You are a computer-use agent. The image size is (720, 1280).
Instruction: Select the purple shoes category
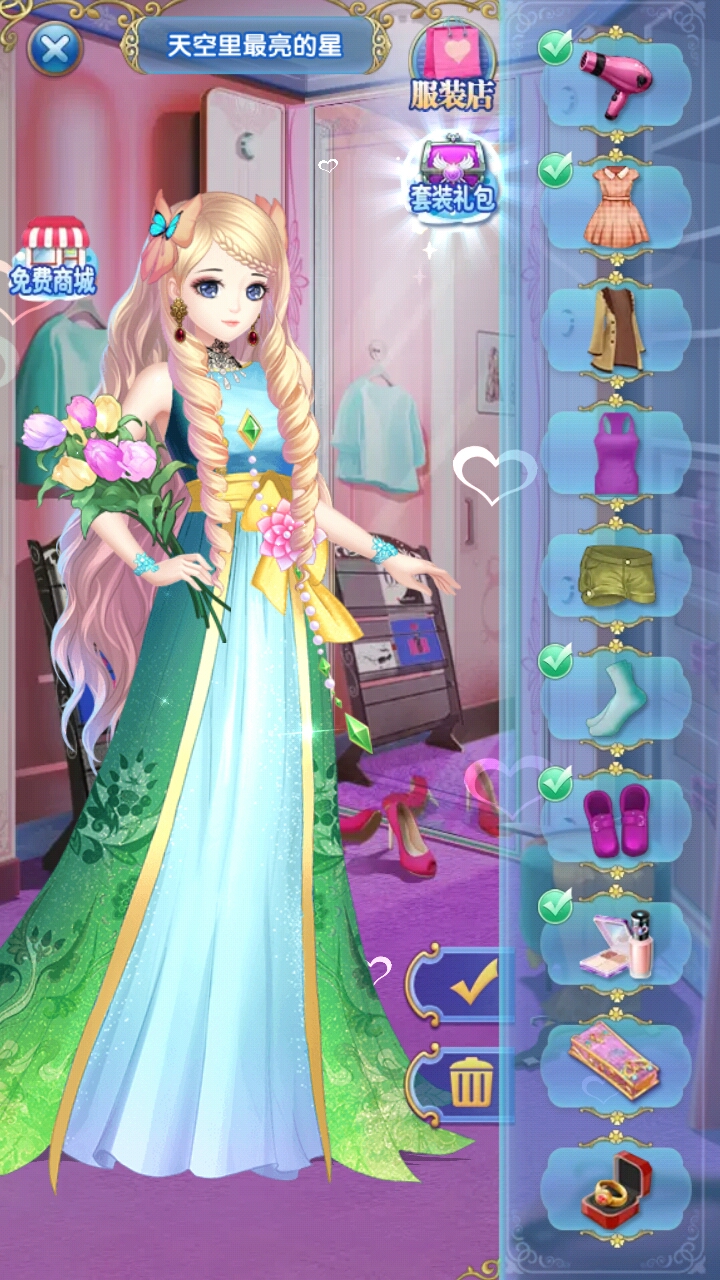[614, 820]
